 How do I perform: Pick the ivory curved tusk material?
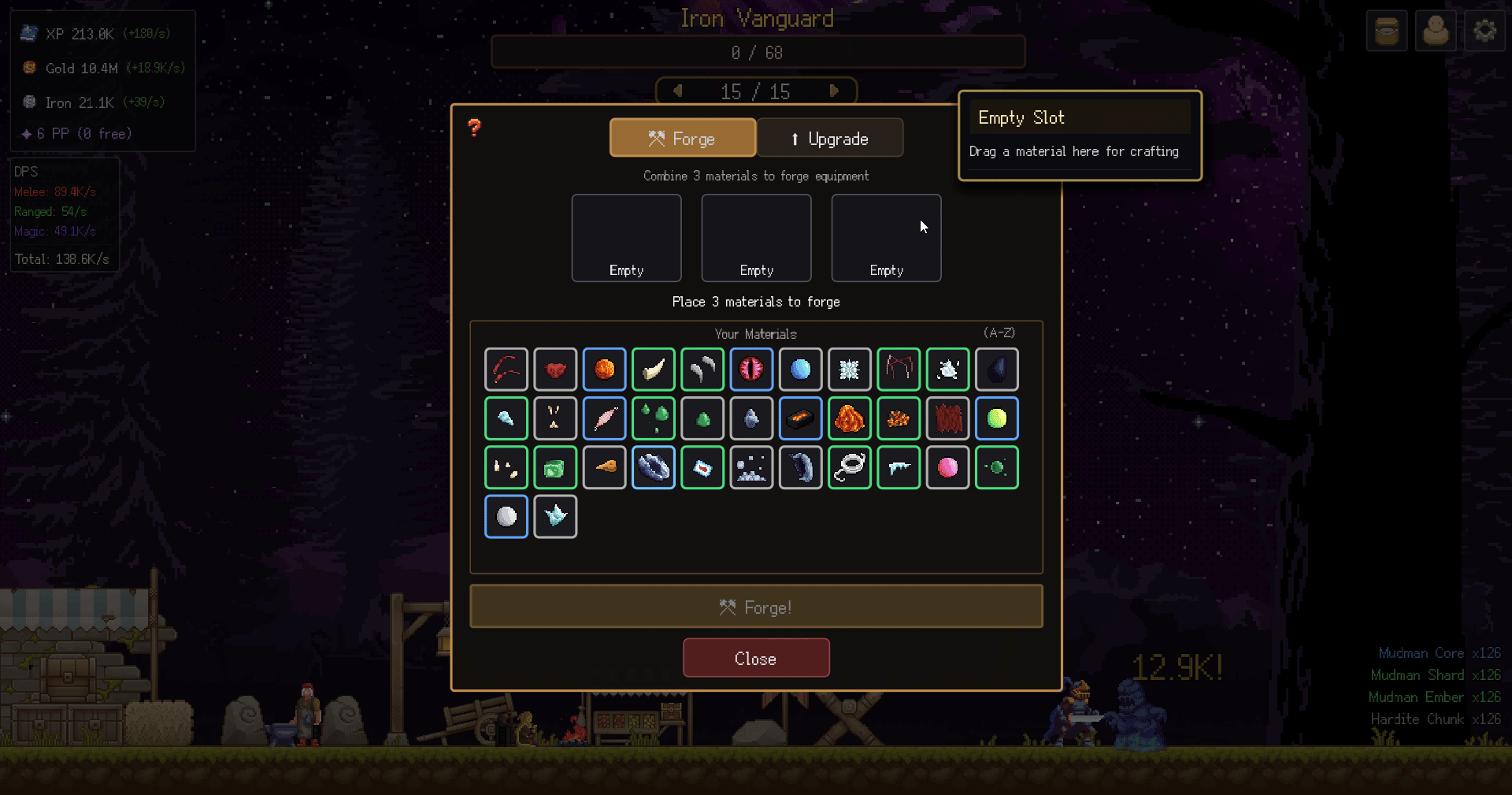point(654,370)
